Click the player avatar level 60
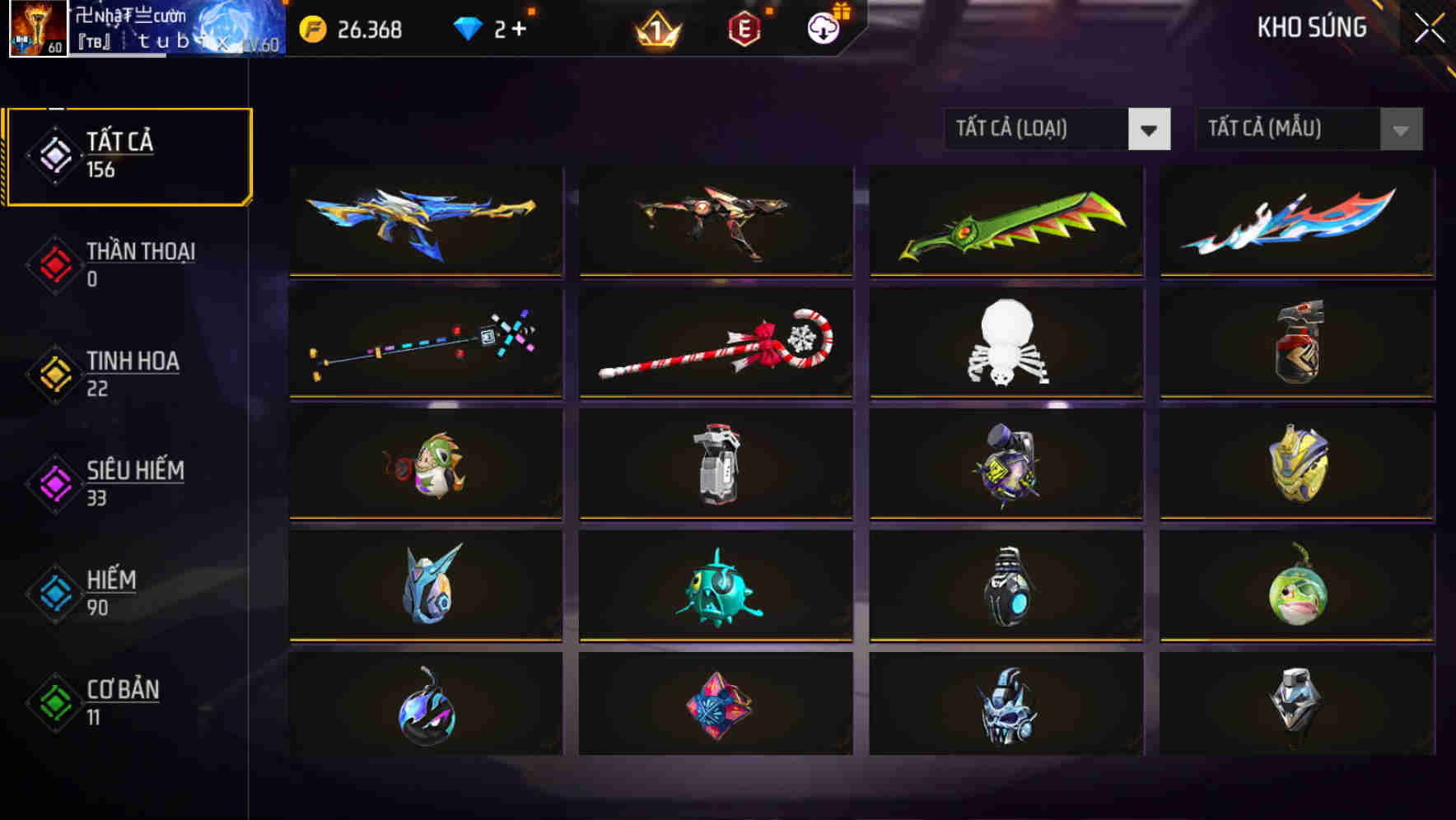This screenshot has width=1456, height=820. coord(37,29)
